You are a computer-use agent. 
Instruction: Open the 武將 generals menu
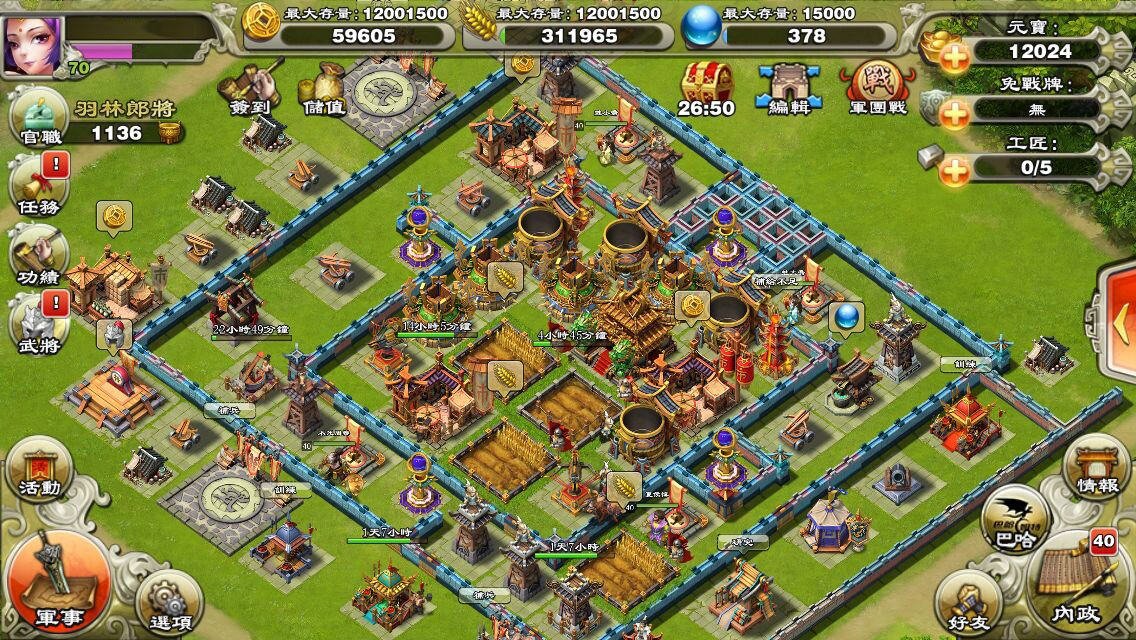38,323
